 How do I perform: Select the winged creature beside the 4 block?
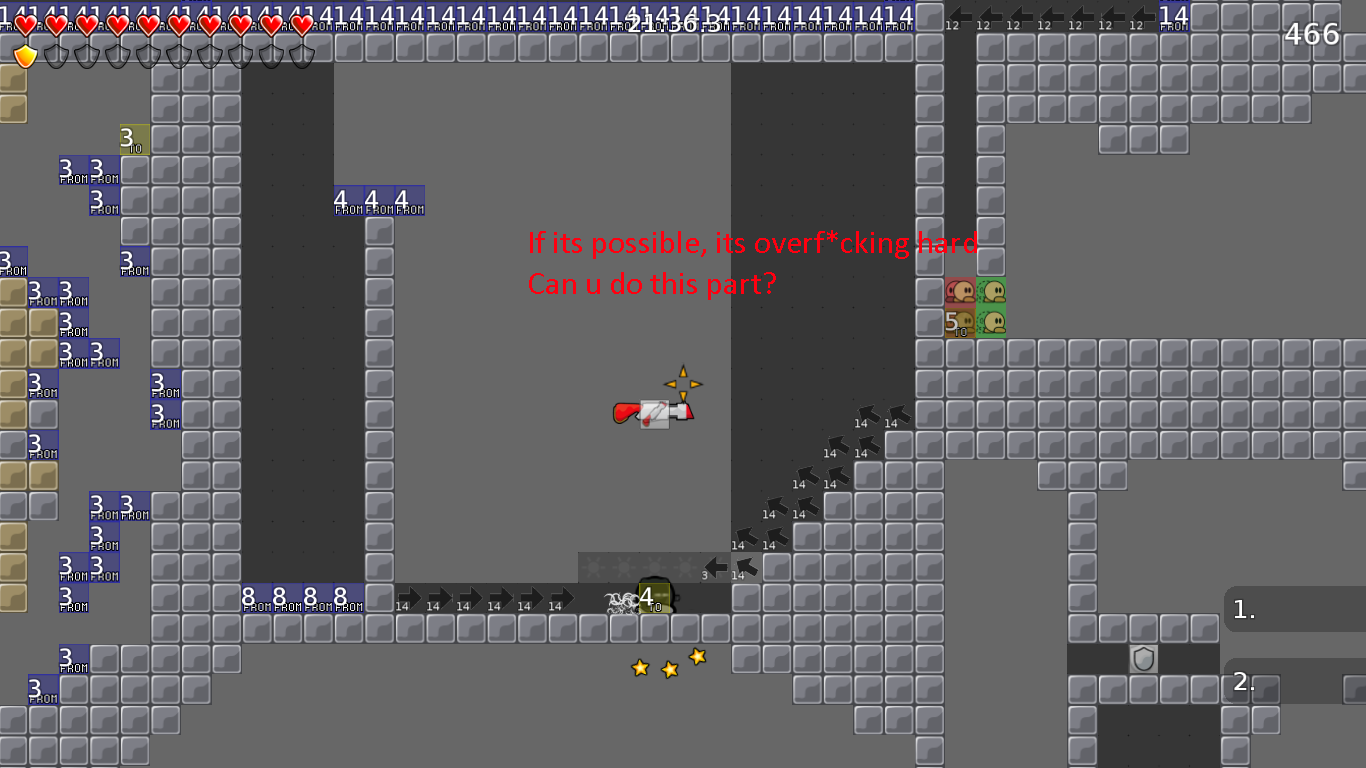coord(619,601)
